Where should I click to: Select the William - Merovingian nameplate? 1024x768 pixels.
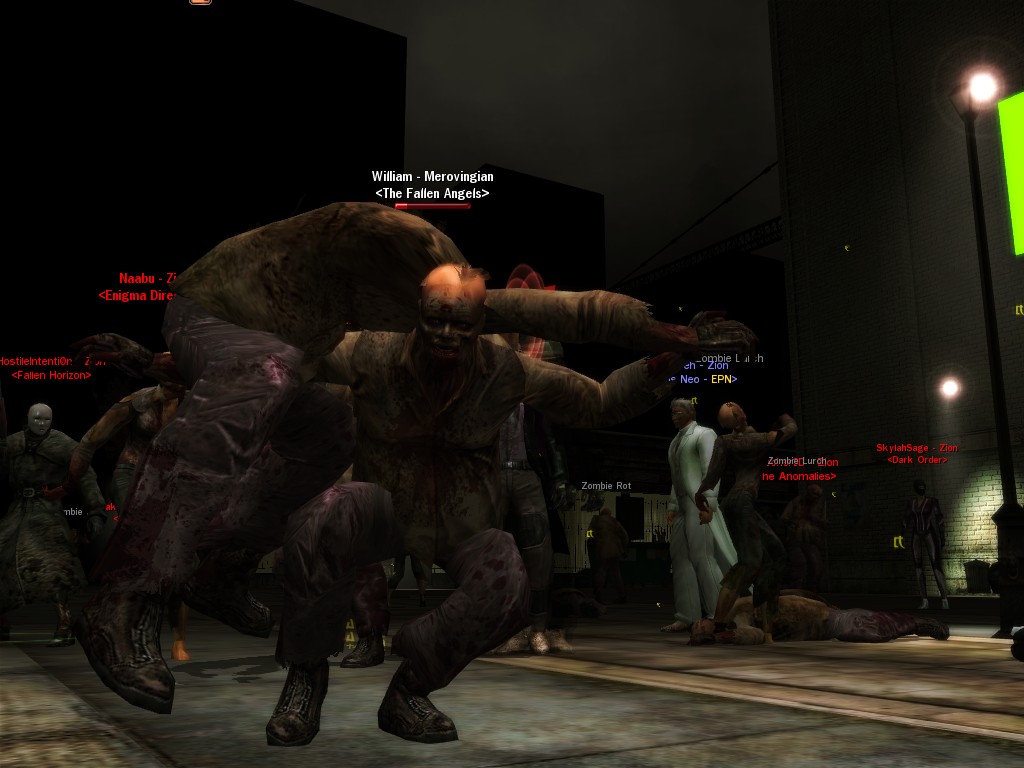(432, 177)
